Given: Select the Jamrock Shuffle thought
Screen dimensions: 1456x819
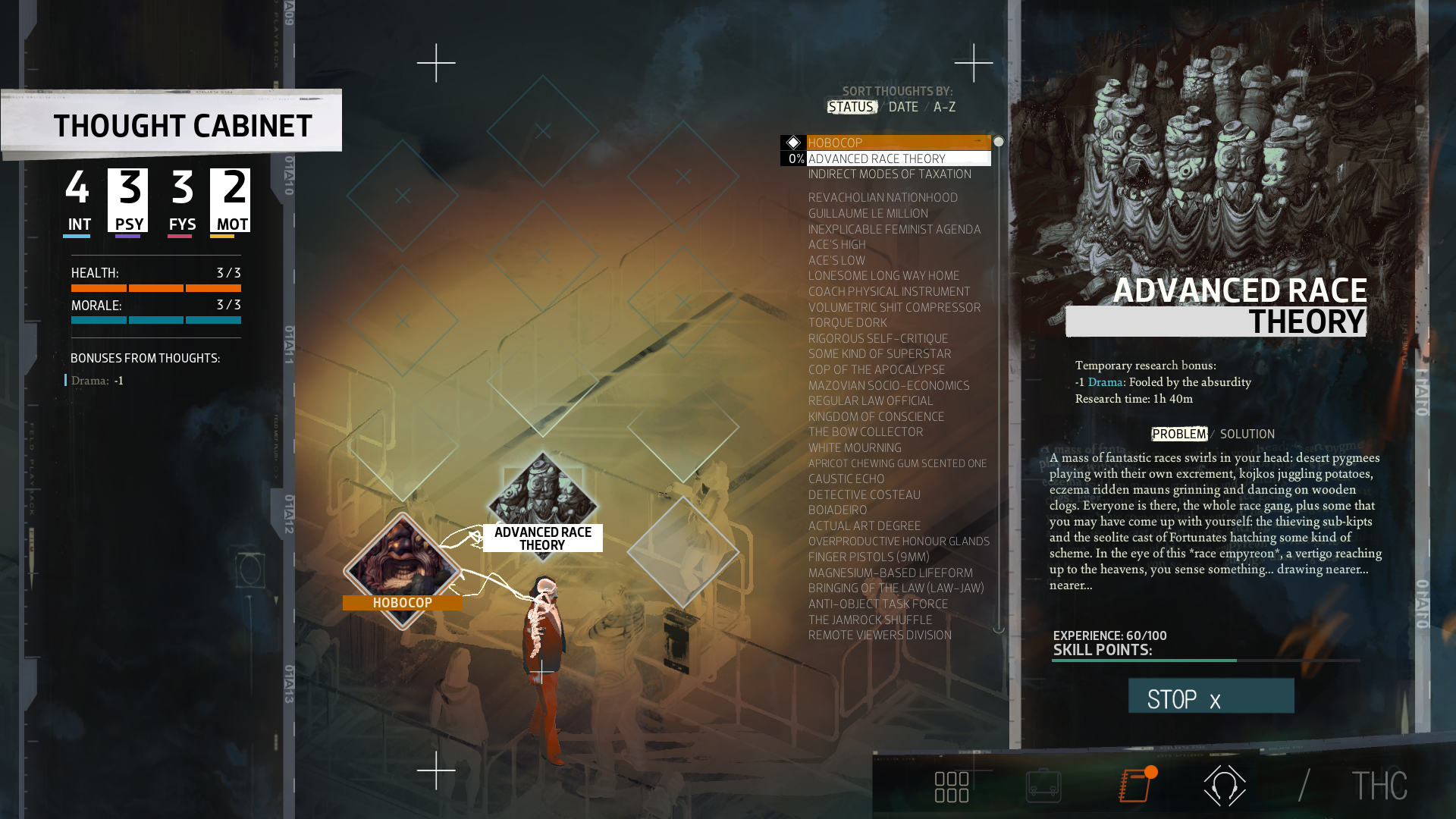Looking at the screenshot, I should [870, 620].
